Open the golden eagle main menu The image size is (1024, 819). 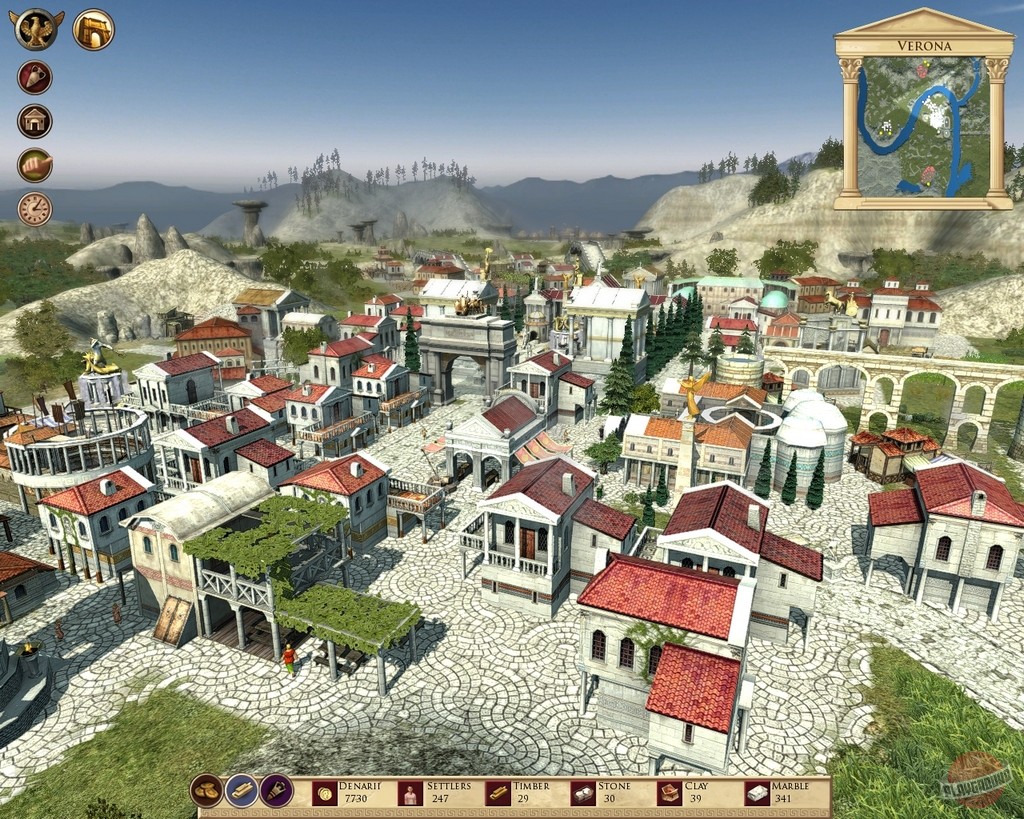pos(37,29)
